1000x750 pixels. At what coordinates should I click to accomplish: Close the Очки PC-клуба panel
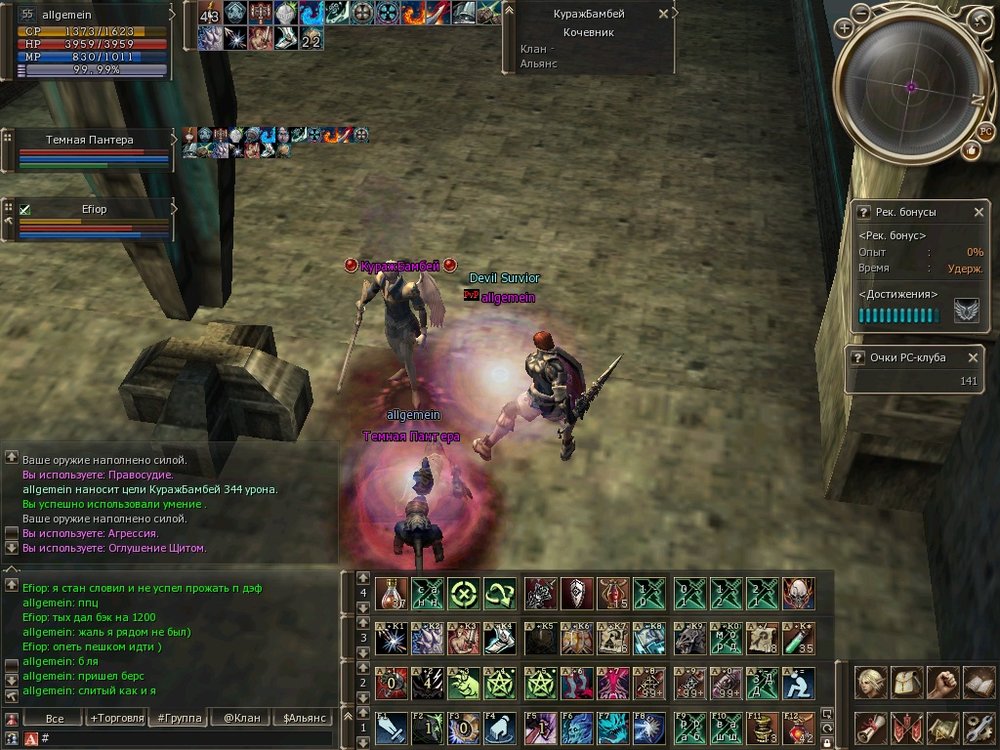pos(973,357)
